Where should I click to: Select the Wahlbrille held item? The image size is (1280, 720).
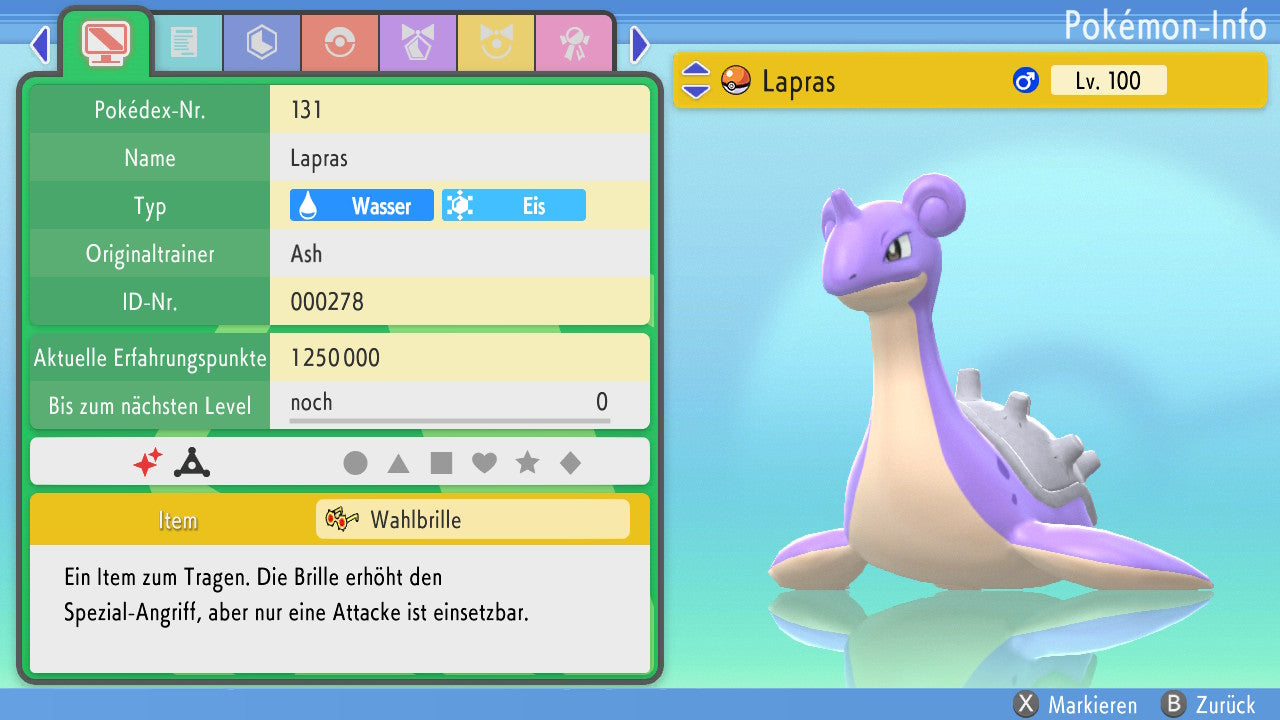(x=472, y=520)
